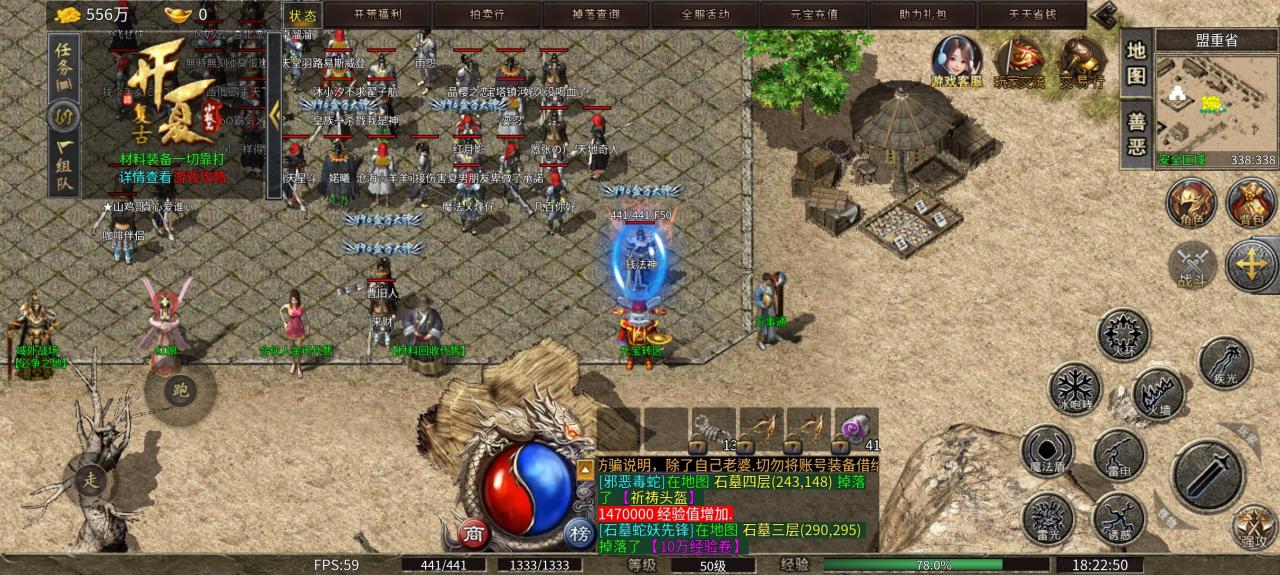Cast the 冰咆哮 ice roar skill
The width and height of the screenshot is (1280, 575).
point(1074,389)
